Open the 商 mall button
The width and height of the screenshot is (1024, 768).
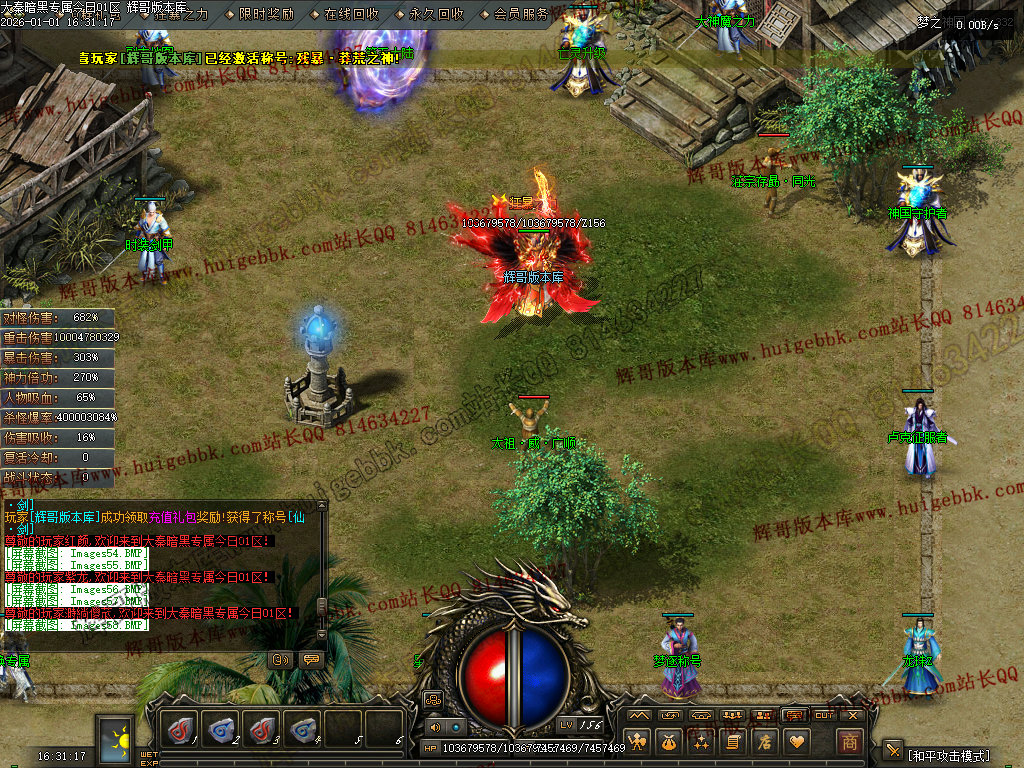click(849, 742)
